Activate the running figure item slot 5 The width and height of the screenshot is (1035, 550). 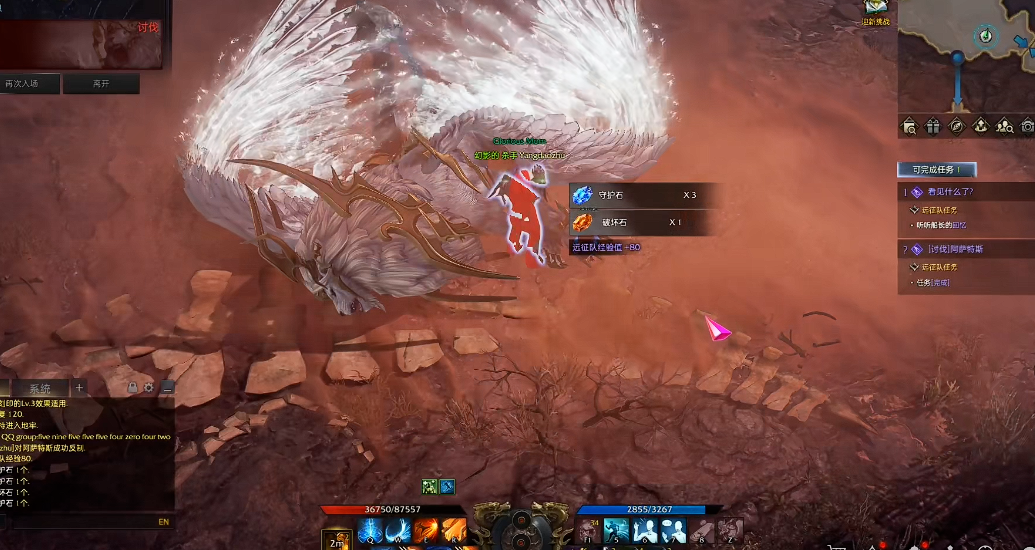tap(616, 530)
